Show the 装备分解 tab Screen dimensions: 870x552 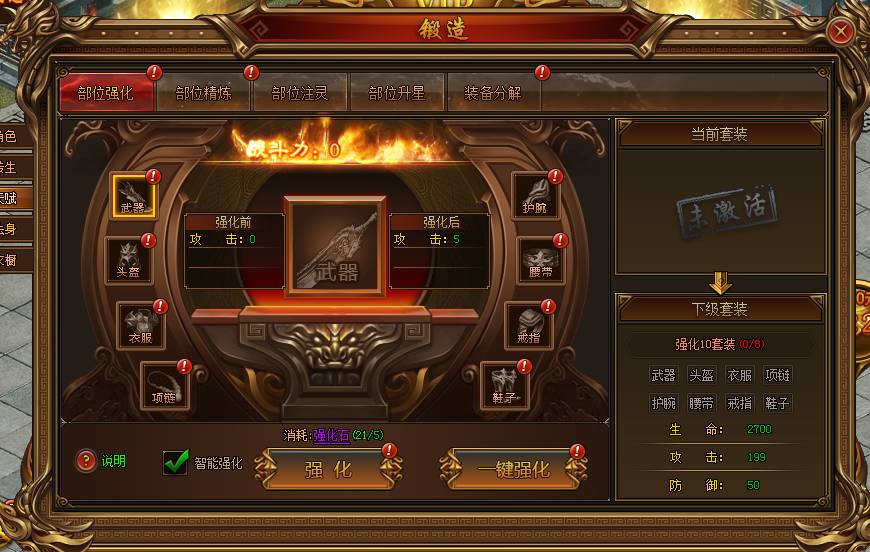click(x=493, y=93)
